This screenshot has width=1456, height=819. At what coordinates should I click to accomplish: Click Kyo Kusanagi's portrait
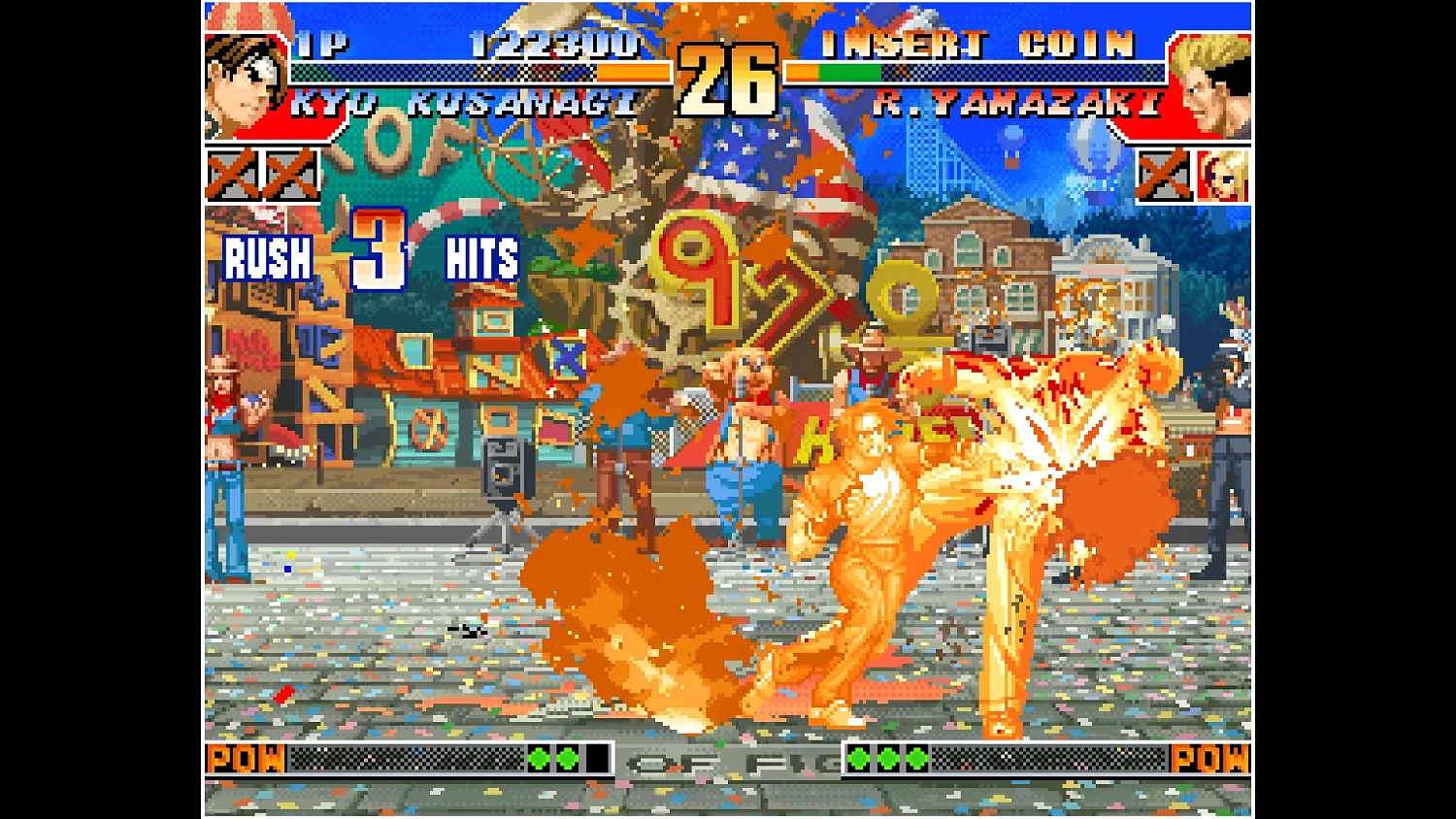(x=241, y=82)
